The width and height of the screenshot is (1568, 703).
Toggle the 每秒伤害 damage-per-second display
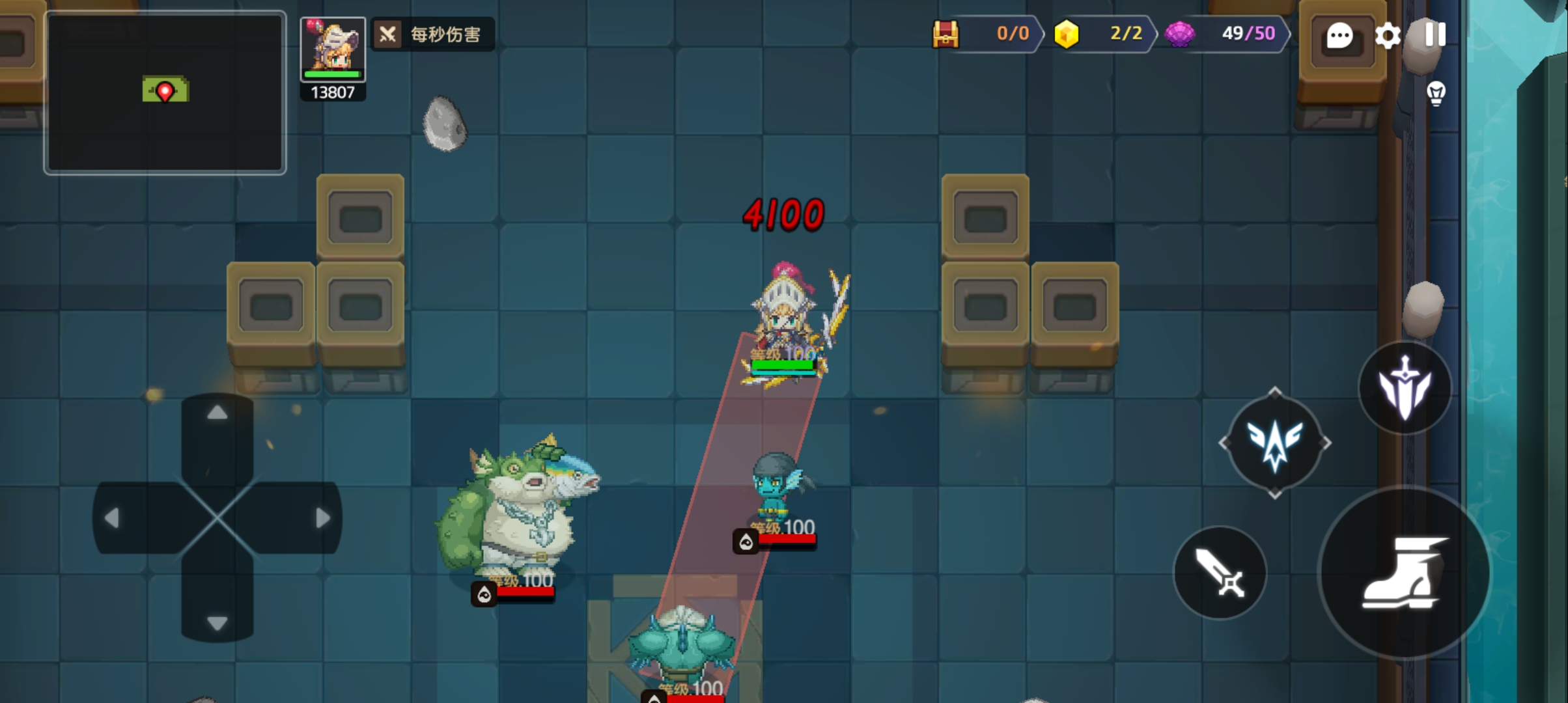click(433, 34)
